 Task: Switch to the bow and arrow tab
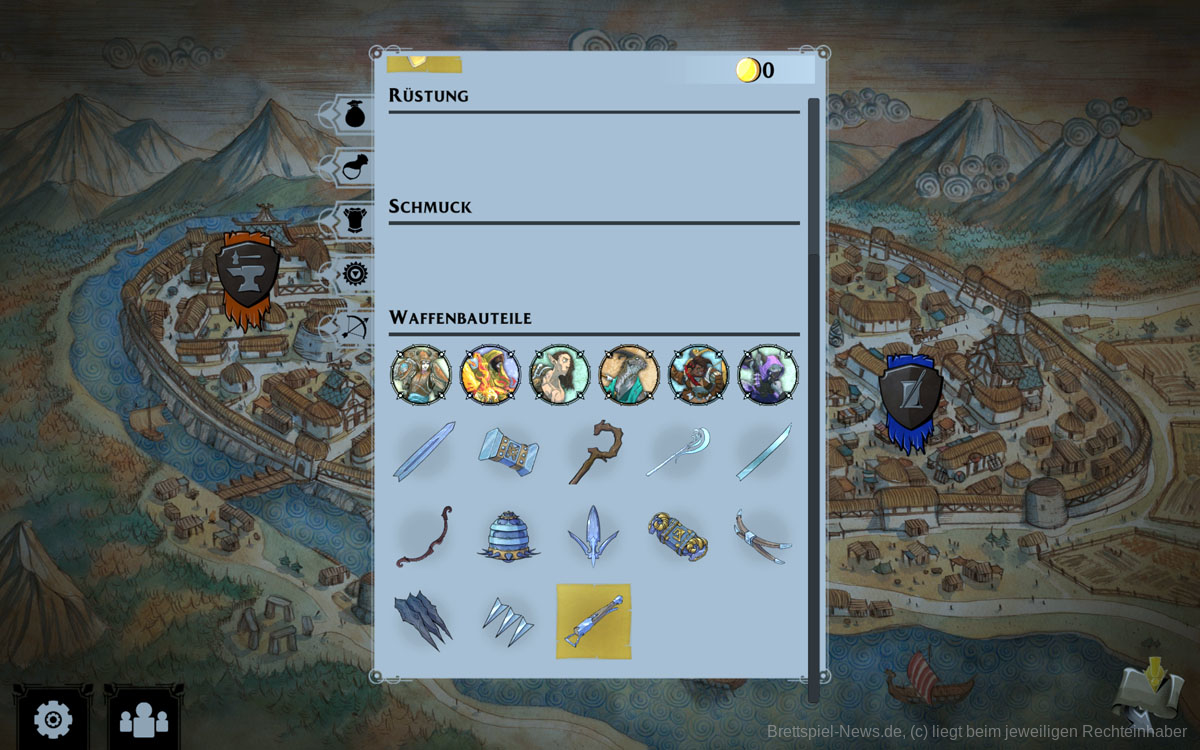pos(355,327)
